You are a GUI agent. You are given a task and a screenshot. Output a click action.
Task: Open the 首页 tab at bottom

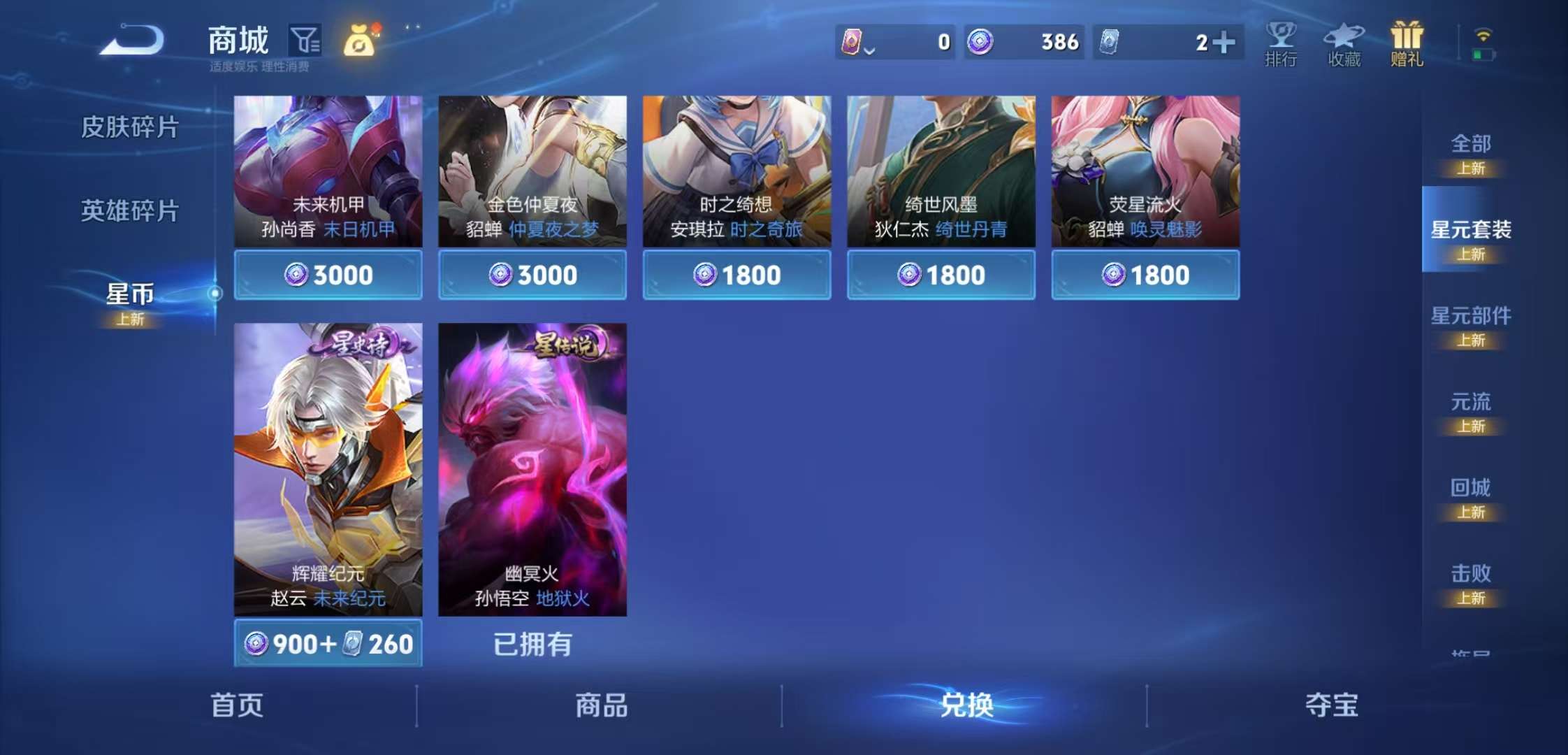(235, 707)
